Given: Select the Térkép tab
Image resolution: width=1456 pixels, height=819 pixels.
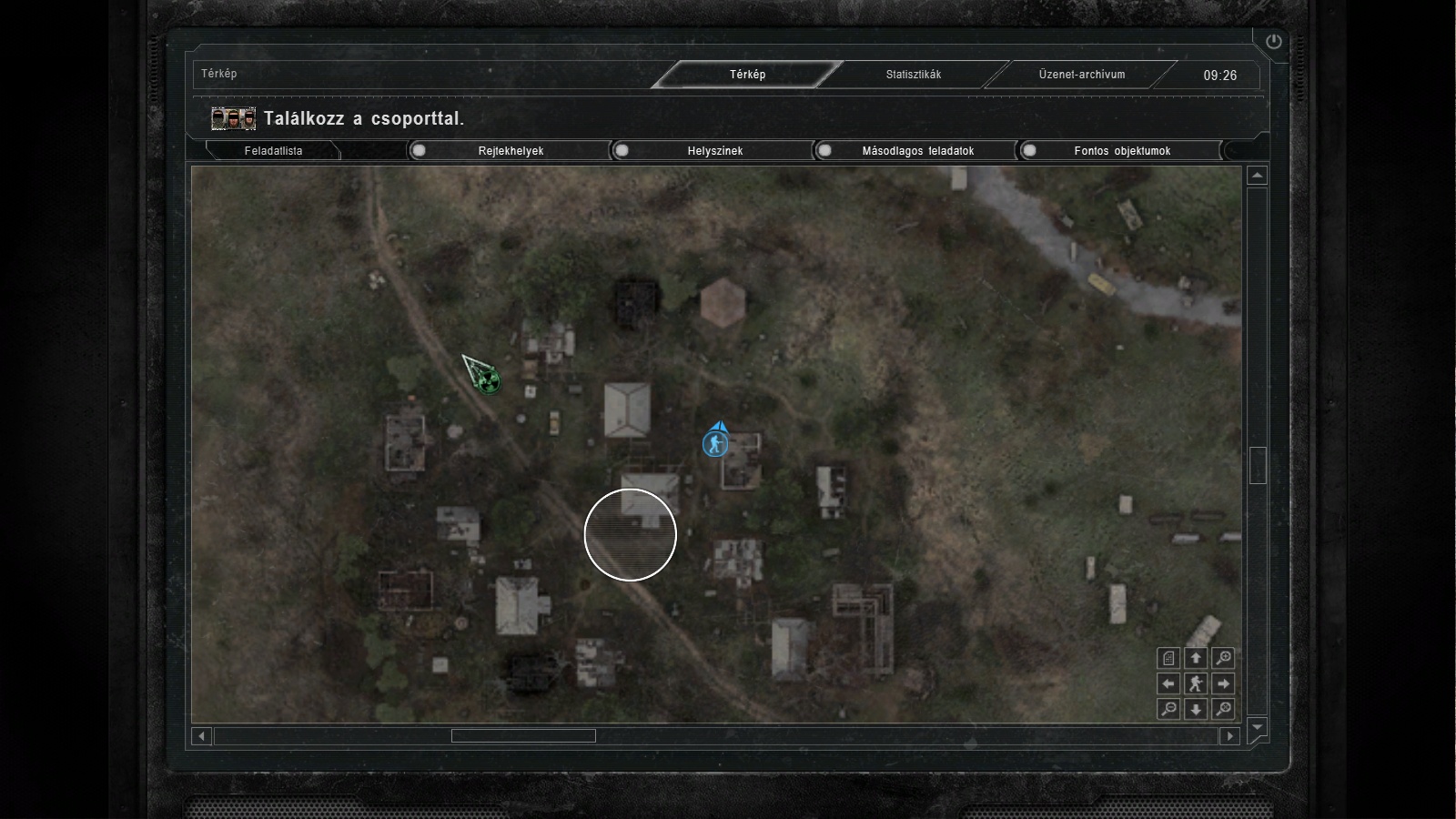Looking at the screenshot, I should (x=747, y=75).
